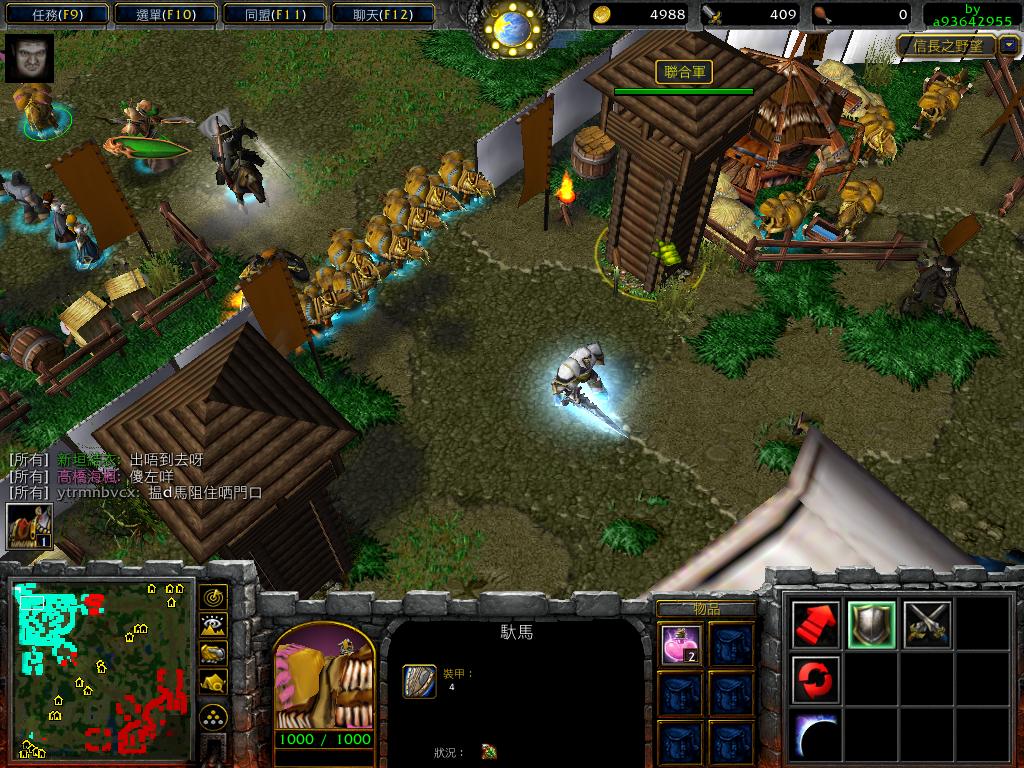Image resolution: width=1024 pixels, height=768 pixels.
Task: Toggle formation movement button beside the minimap
Action: coord(213,716)
